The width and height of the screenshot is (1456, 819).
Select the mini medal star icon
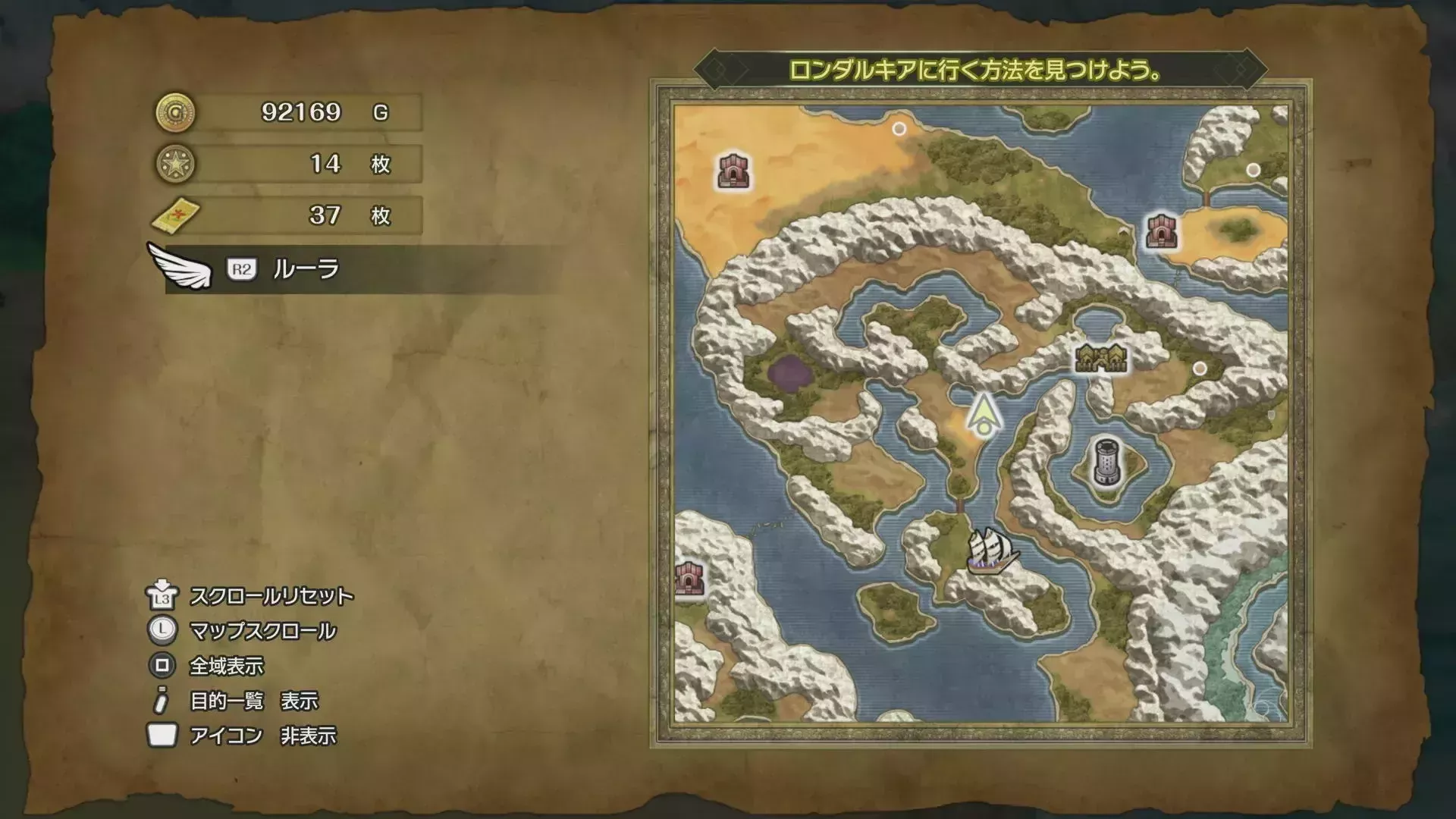(174, 162)
